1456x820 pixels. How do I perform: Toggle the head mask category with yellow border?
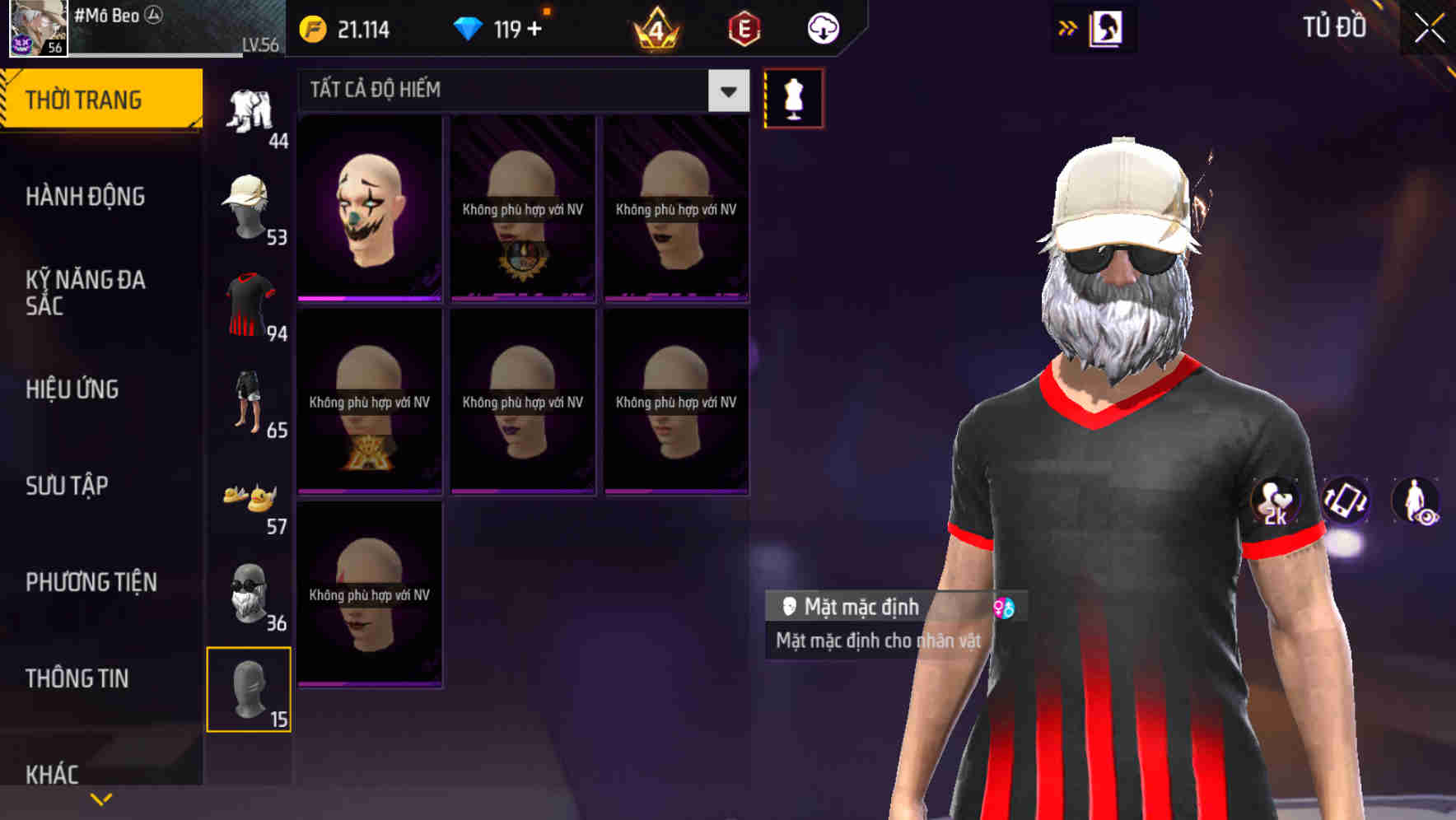pos(250,690)
